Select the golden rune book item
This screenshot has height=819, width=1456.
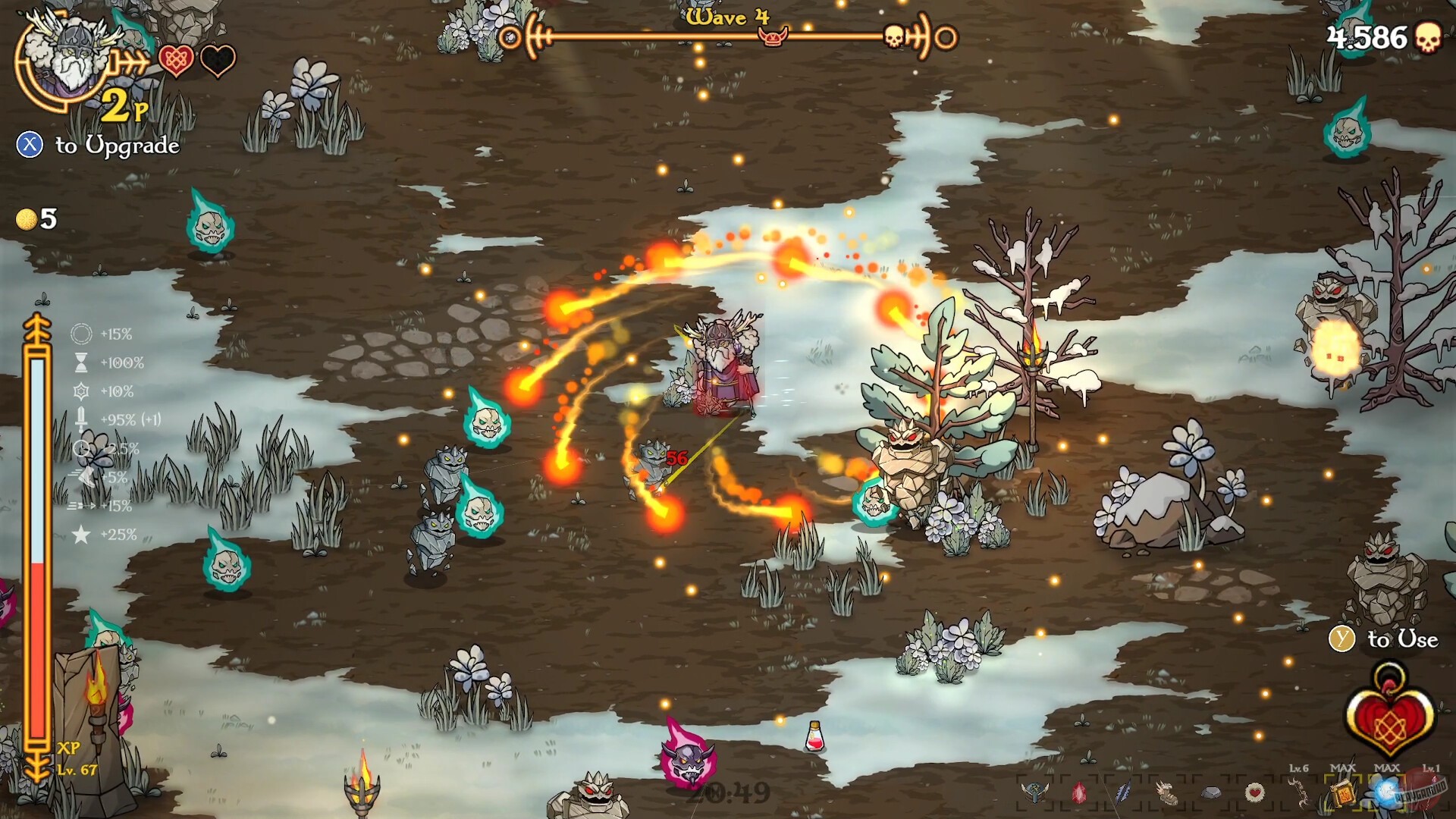tap(1342, 792)
